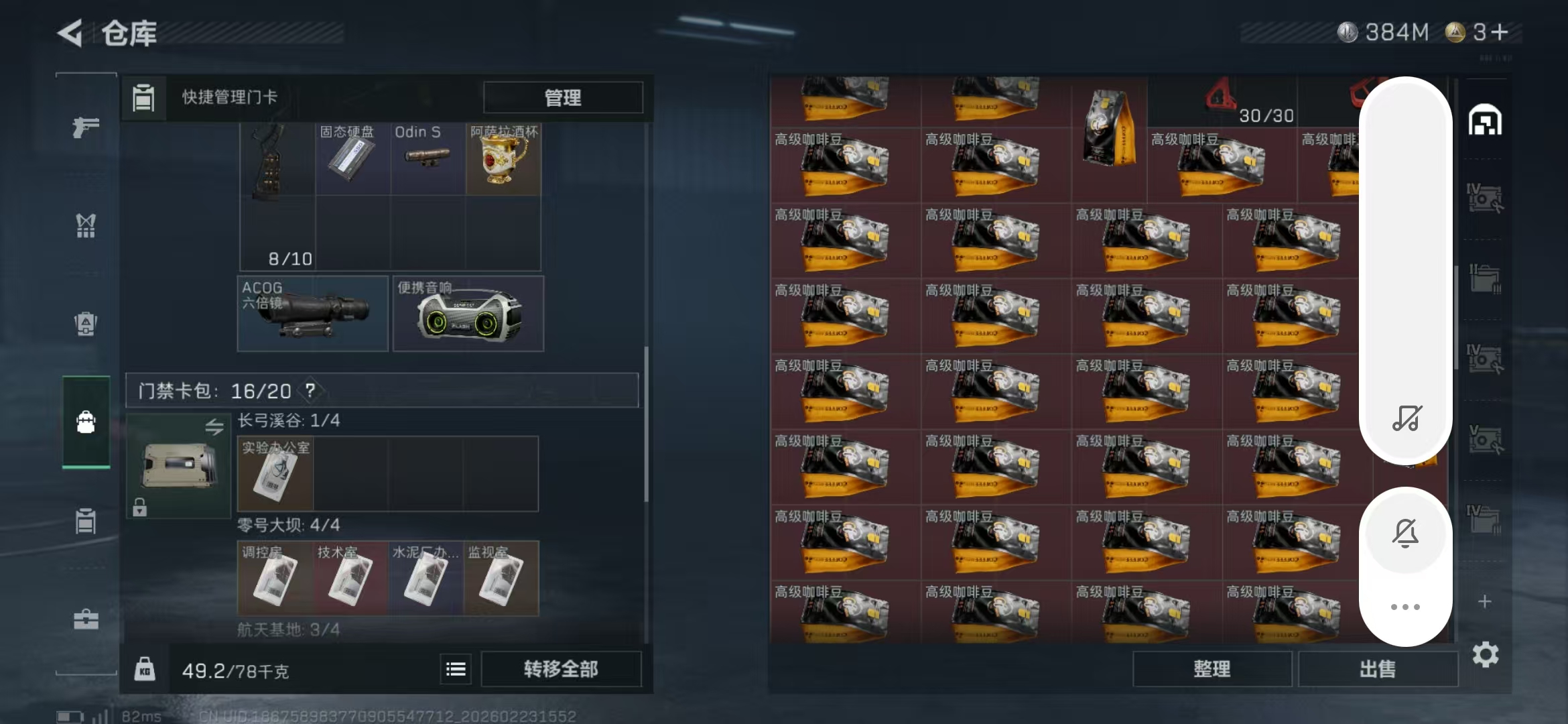Open the list view icon near the weight display
1568x724 pixels.
[455, 668]
